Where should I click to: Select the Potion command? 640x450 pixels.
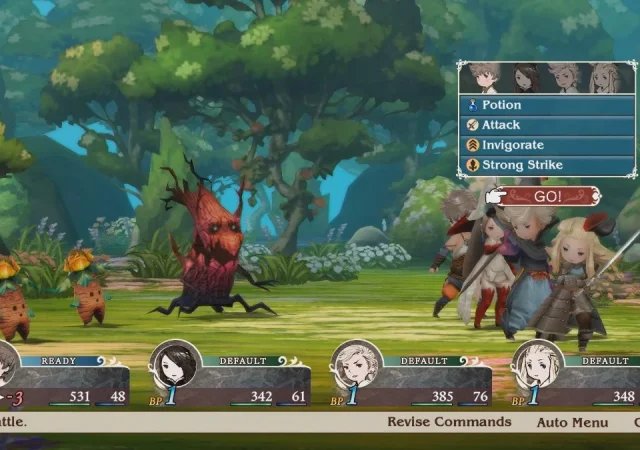pos(546,105)
